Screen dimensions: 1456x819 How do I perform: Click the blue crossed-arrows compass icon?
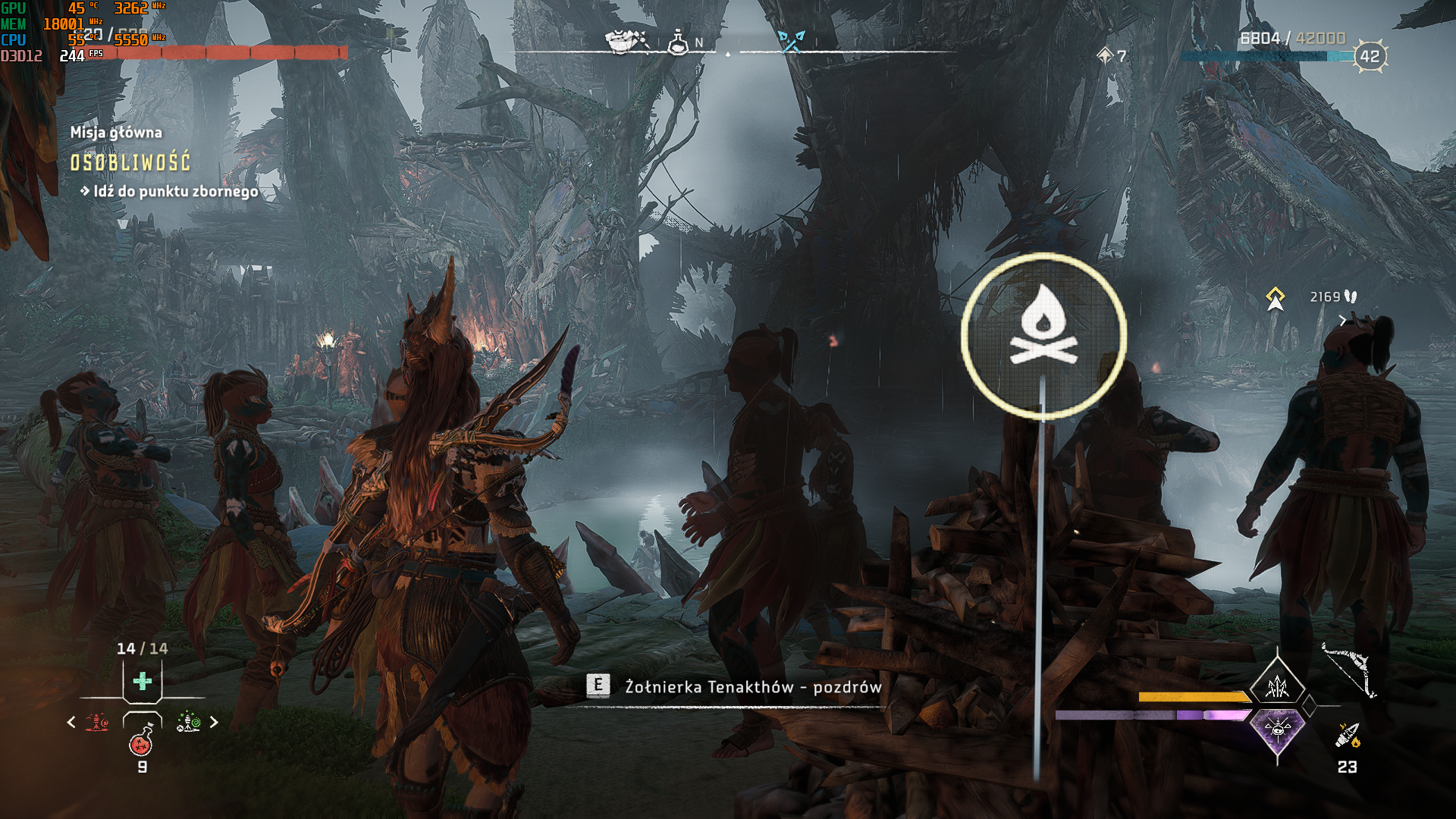tap(791, 42)
